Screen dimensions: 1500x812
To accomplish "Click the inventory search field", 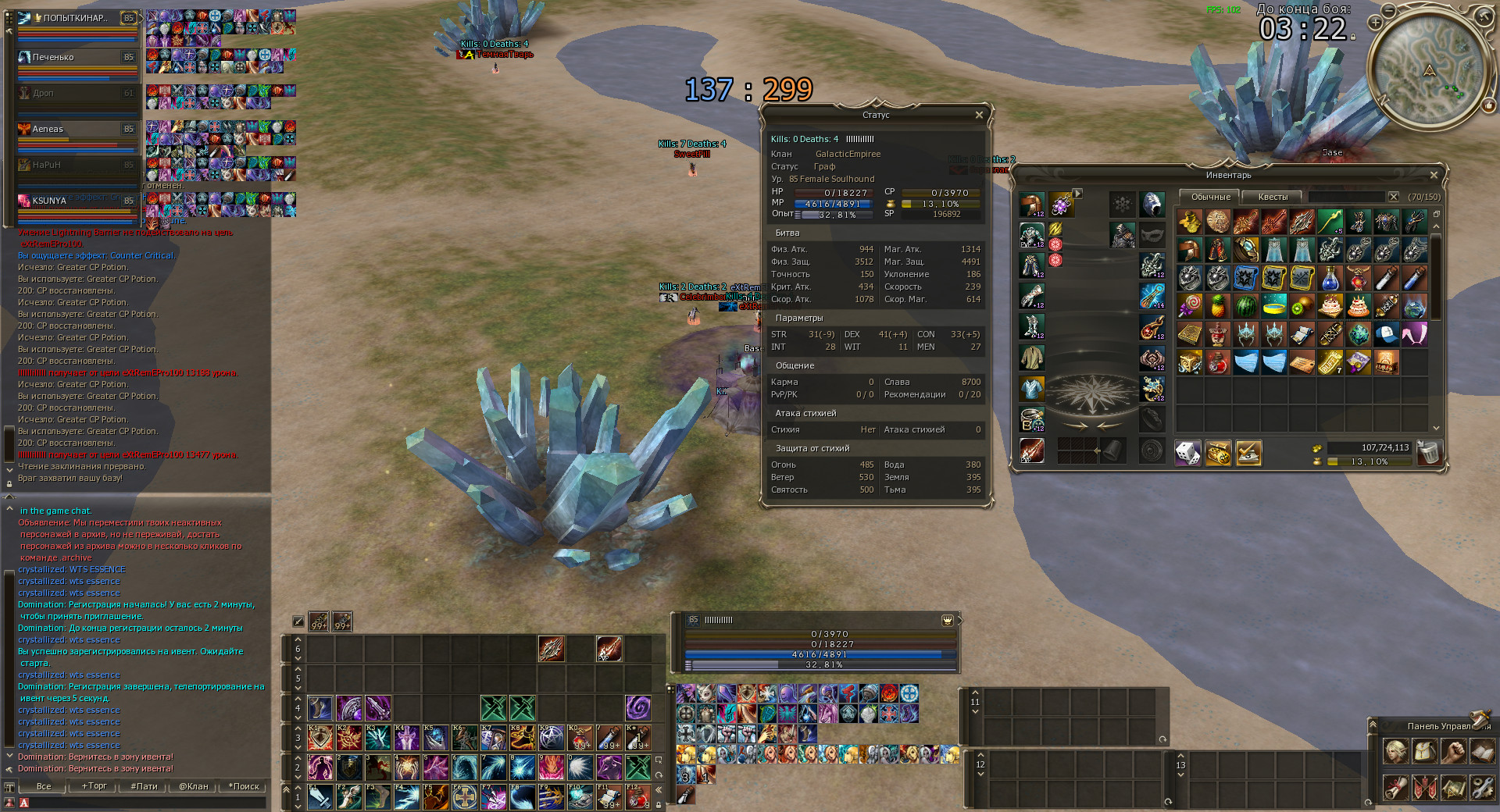I will [x=1347, y=197].
